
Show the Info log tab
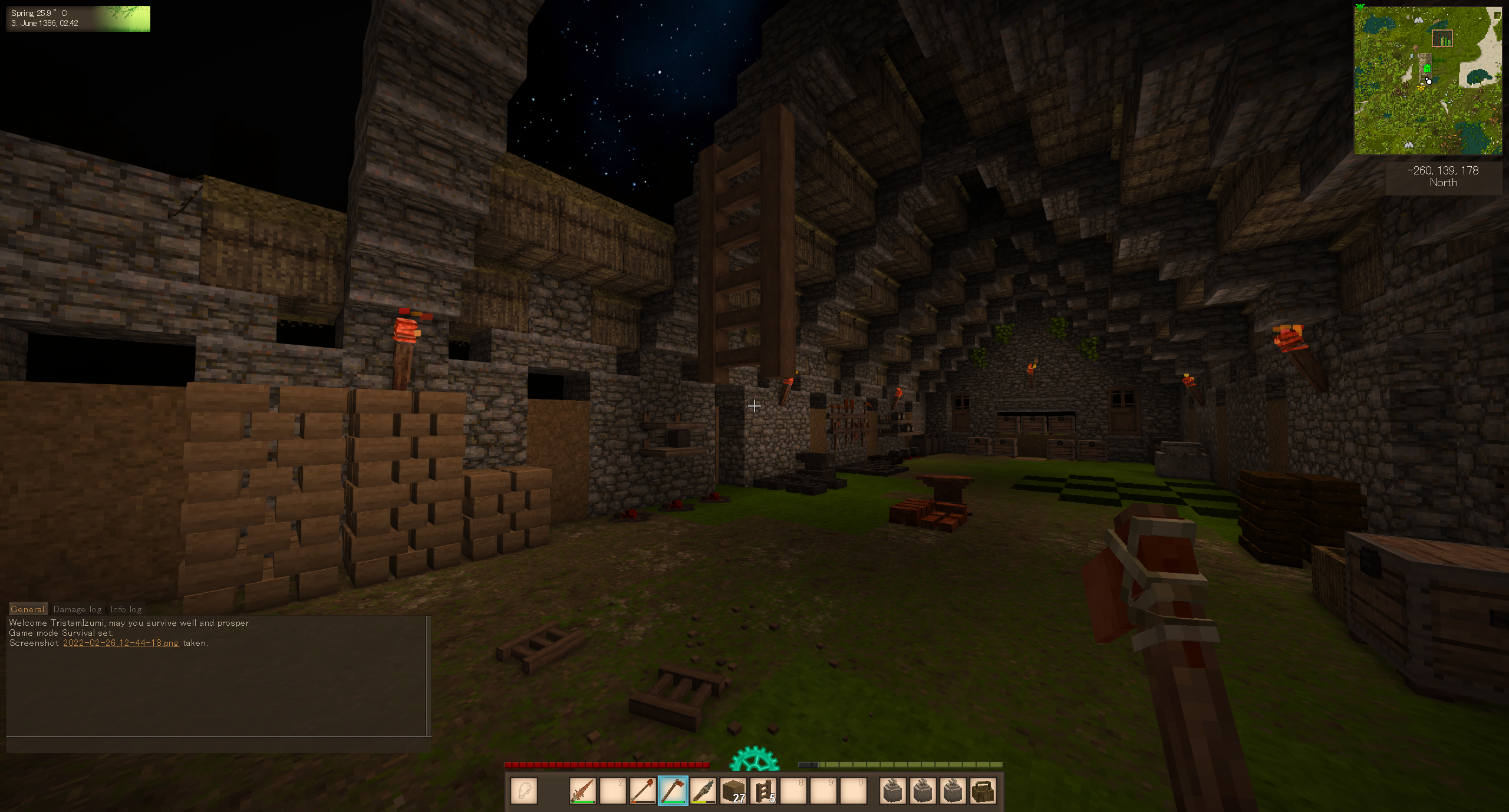click(x=126, y=609)
